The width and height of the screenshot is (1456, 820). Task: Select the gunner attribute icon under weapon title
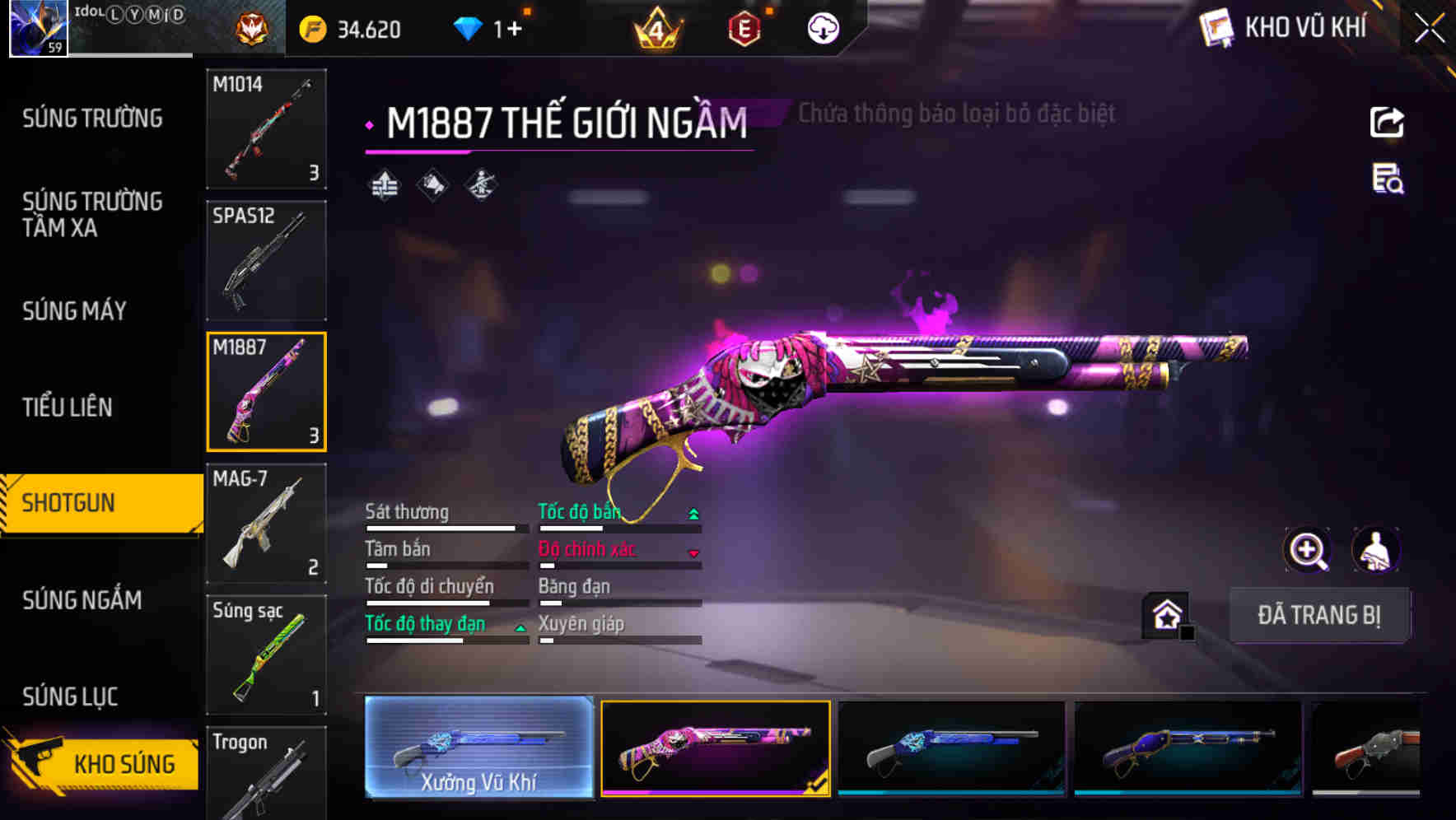click(x=480, y=183)
